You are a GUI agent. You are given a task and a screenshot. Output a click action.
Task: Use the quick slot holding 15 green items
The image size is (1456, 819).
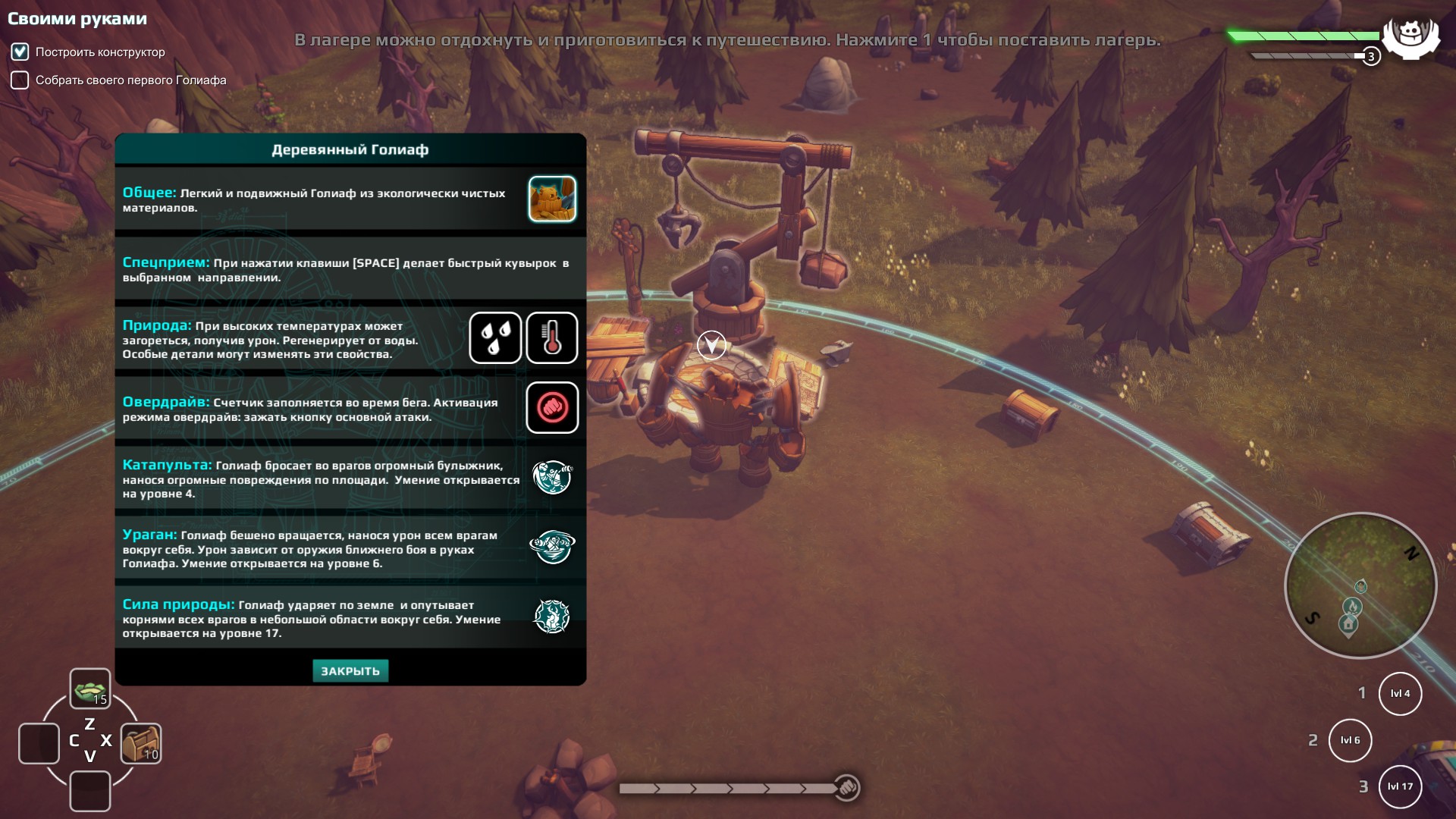coord(90,689)
